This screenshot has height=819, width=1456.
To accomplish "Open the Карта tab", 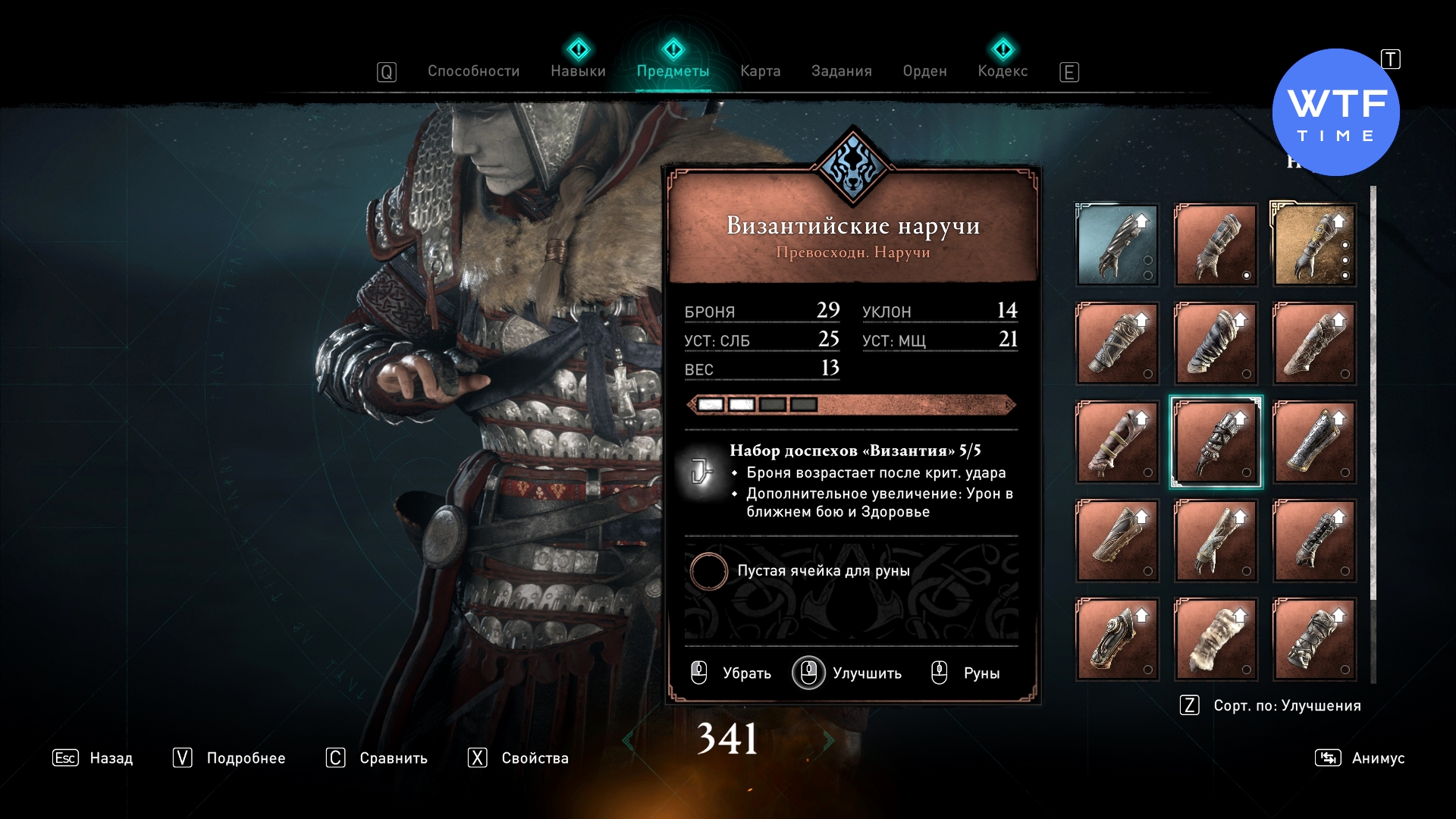I will click(760, 71).
